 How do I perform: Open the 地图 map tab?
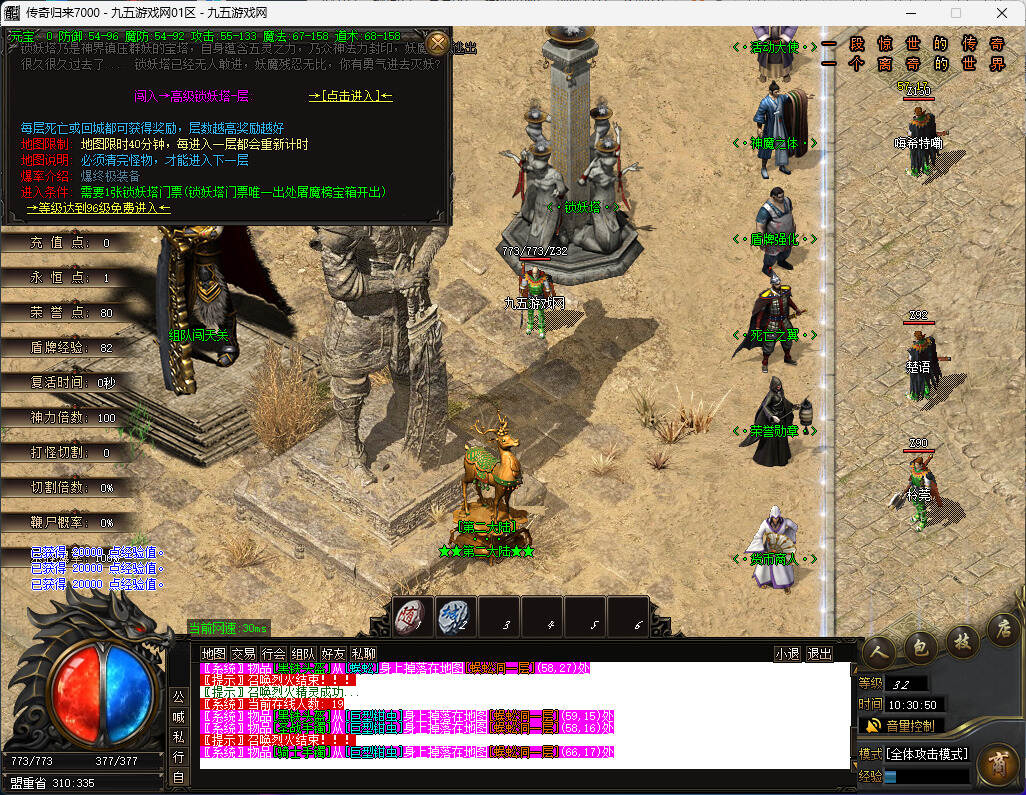coord(214,653)
